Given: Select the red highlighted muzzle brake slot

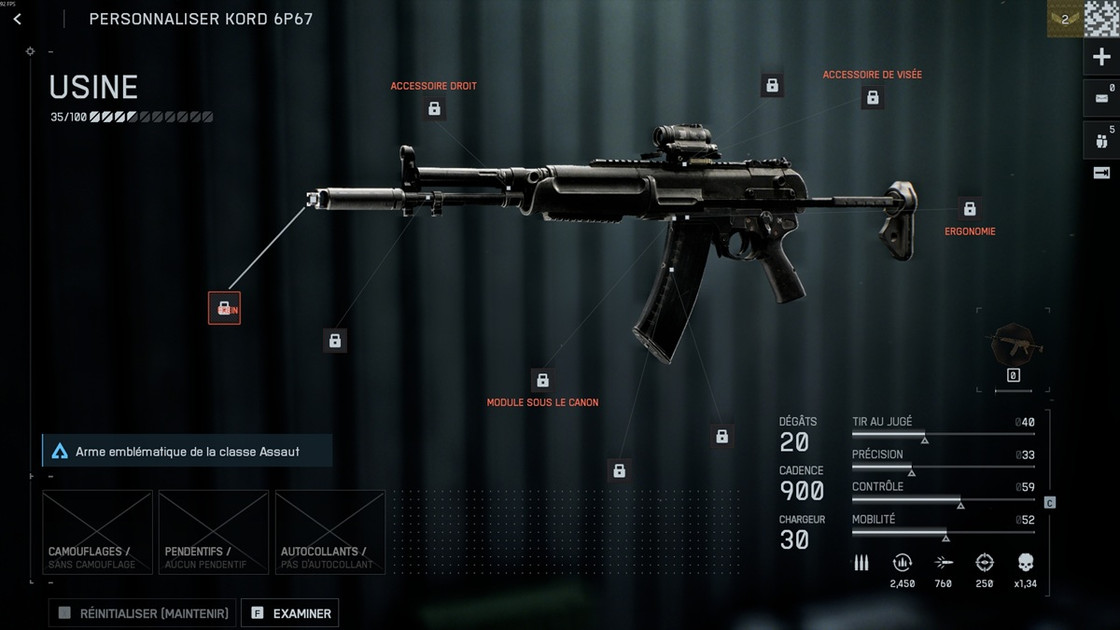Looking at the screenshot, I should pos(224,308).
